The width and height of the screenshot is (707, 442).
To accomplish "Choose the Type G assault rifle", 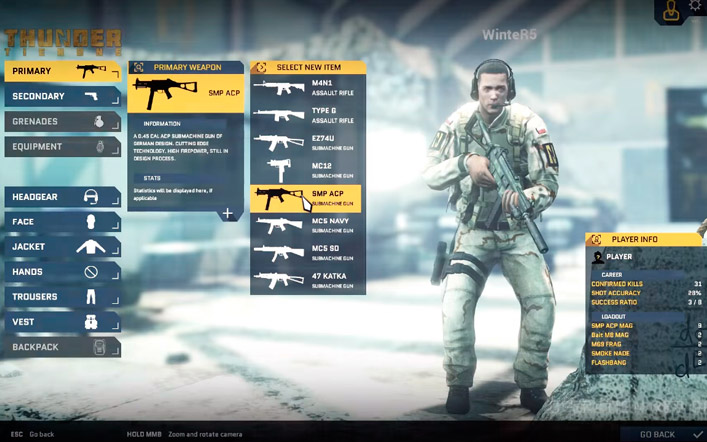I will 307,115.
